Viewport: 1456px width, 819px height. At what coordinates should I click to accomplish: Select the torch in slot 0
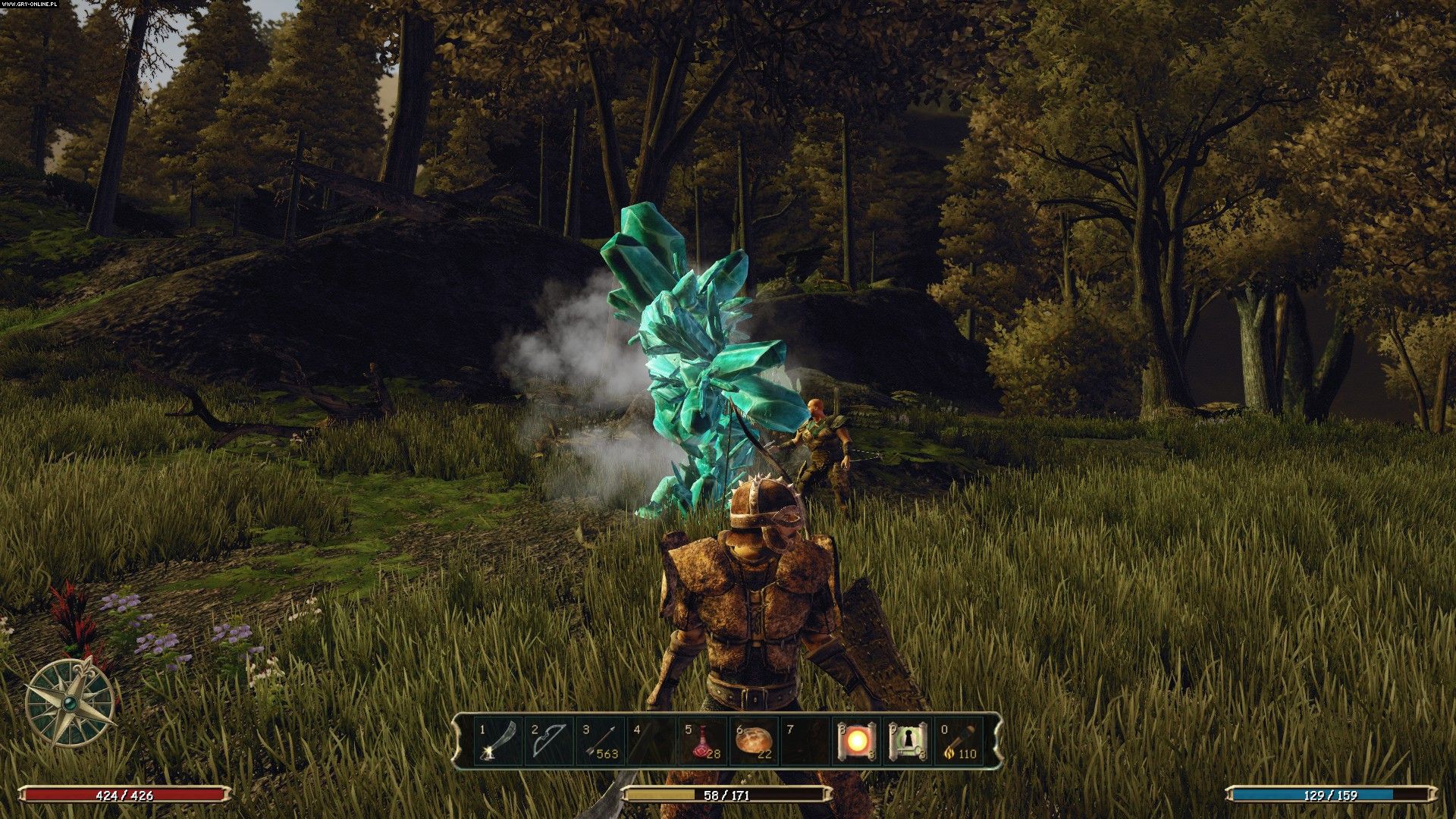coord(960,742)
